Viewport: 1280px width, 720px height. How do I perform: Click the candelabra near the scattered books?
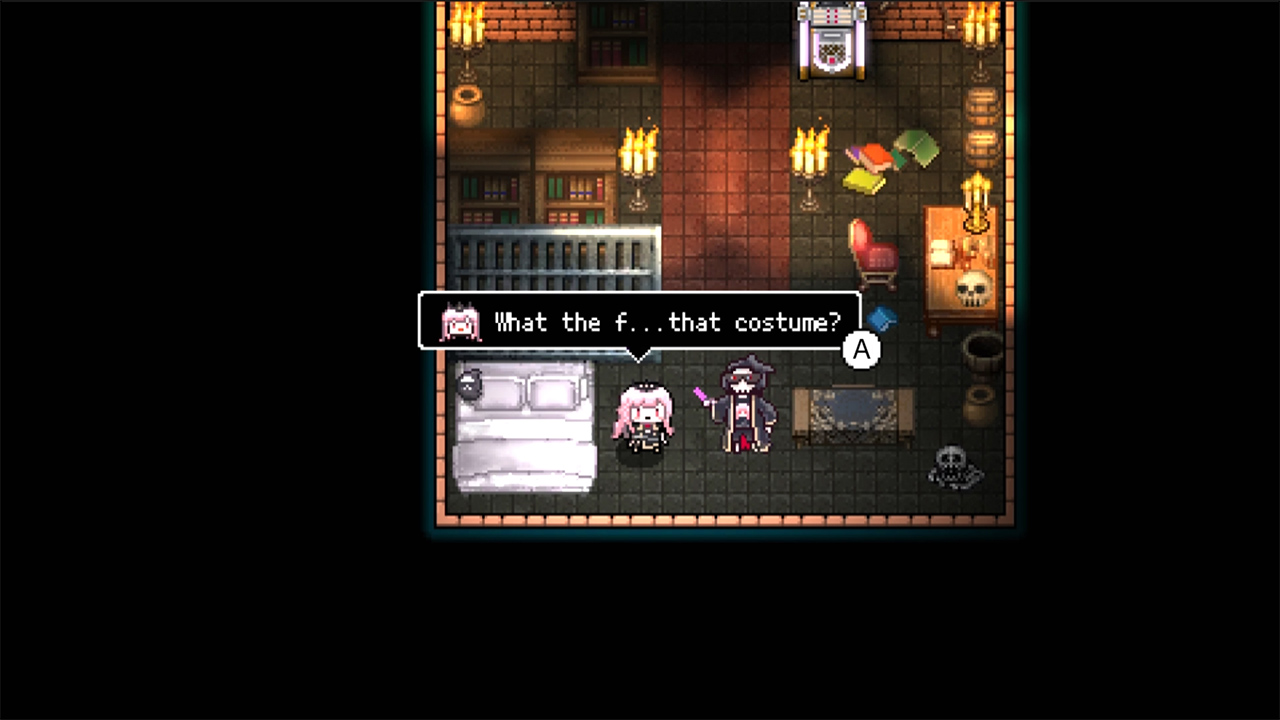(810, 155)
